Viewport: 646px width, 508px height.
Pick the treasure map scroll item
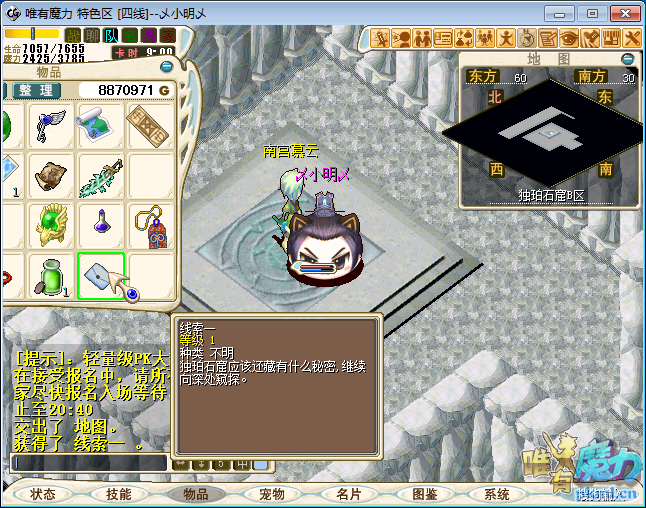click(102, 124)
